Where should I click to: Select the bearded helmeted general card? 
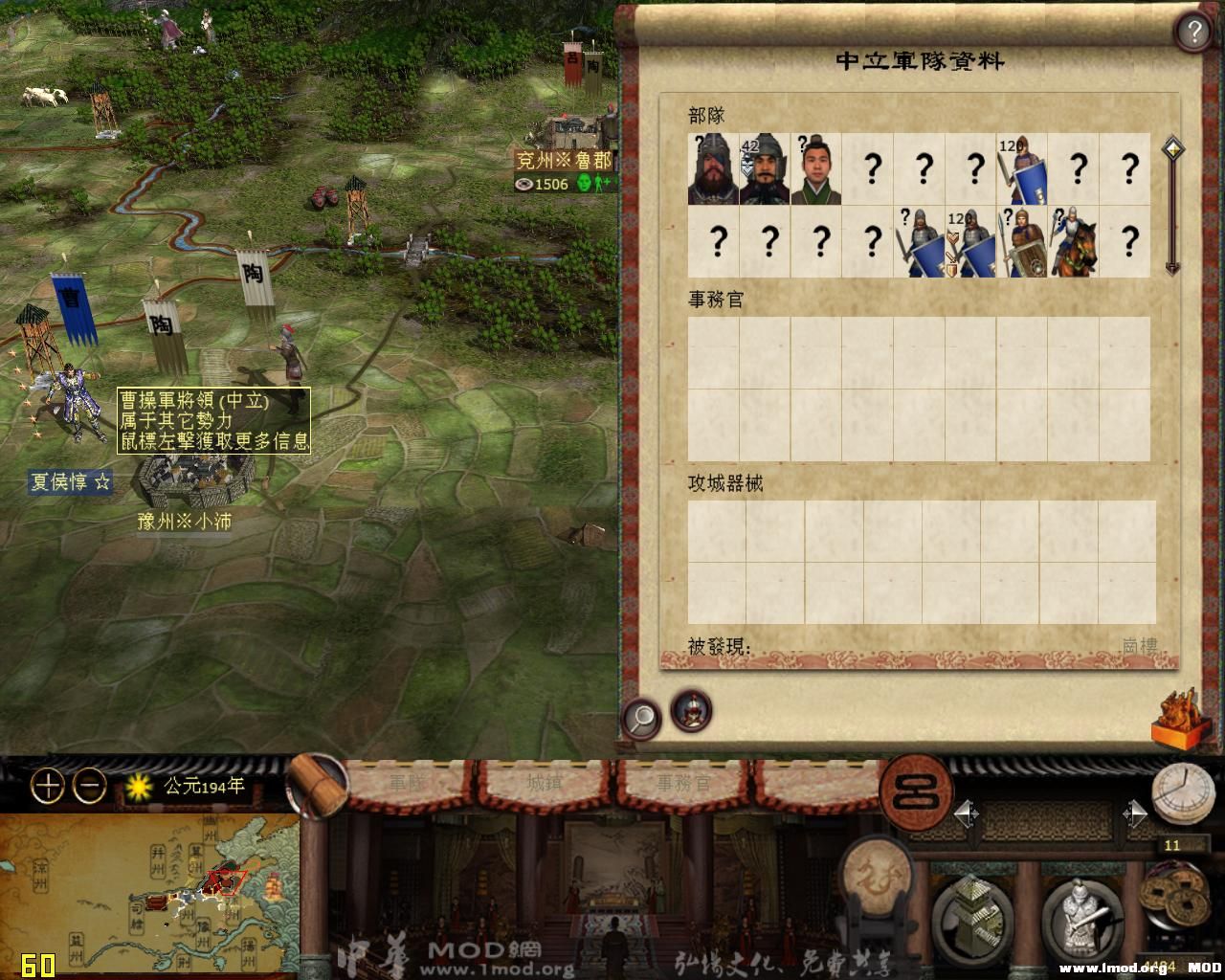[x=713, y=169]
